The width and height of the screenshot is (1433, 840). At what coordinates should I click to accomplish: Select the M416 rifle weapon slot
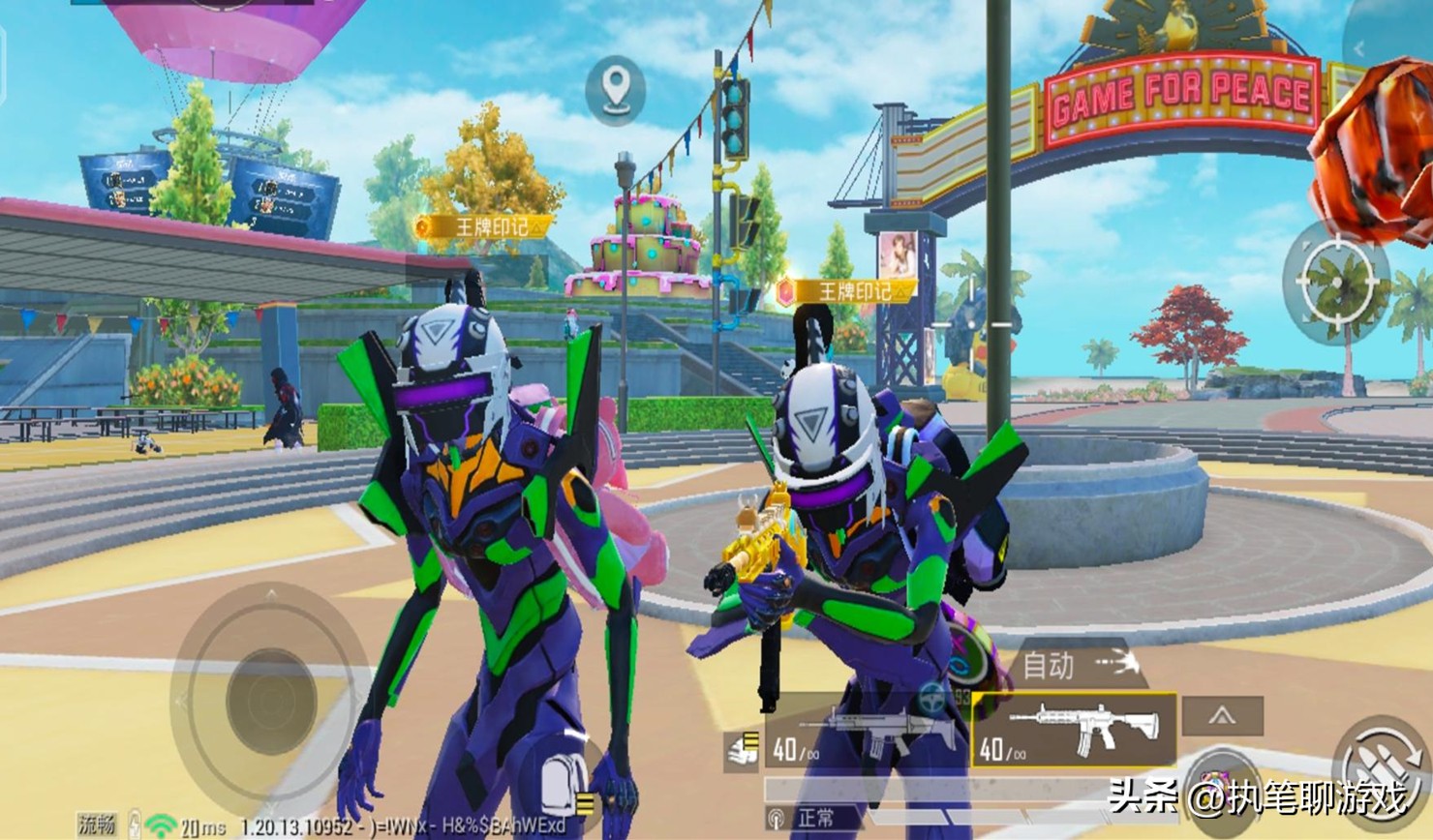coord(1074,730)
